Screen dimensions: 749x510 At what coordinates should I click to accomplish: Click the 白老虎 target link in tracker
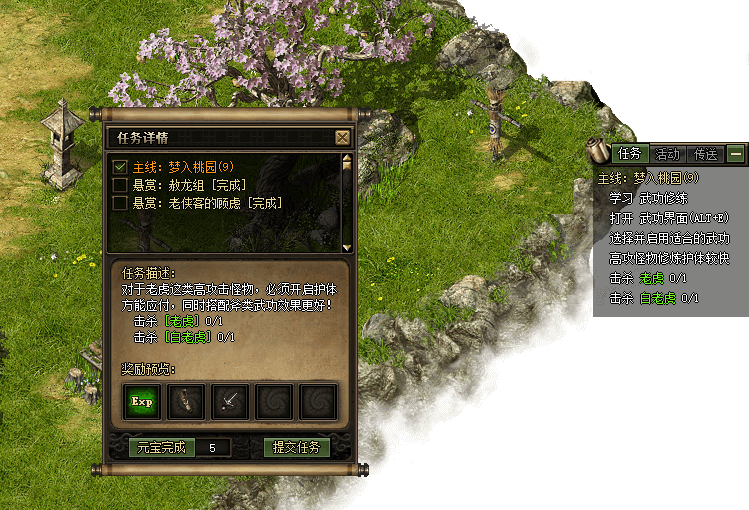[x=657, y=298]
